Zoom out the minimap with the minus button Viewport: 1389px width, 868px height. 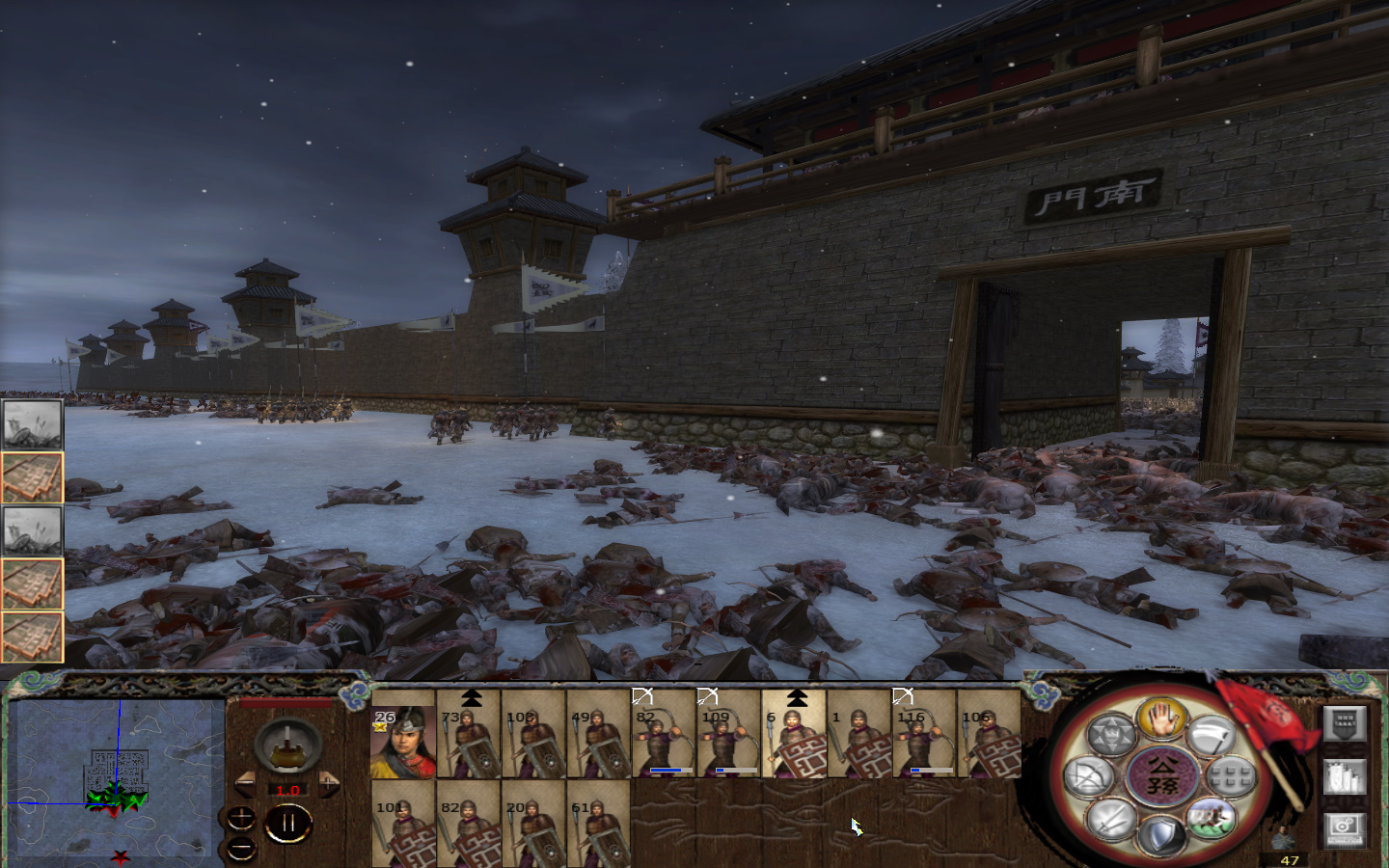[240, 849]
